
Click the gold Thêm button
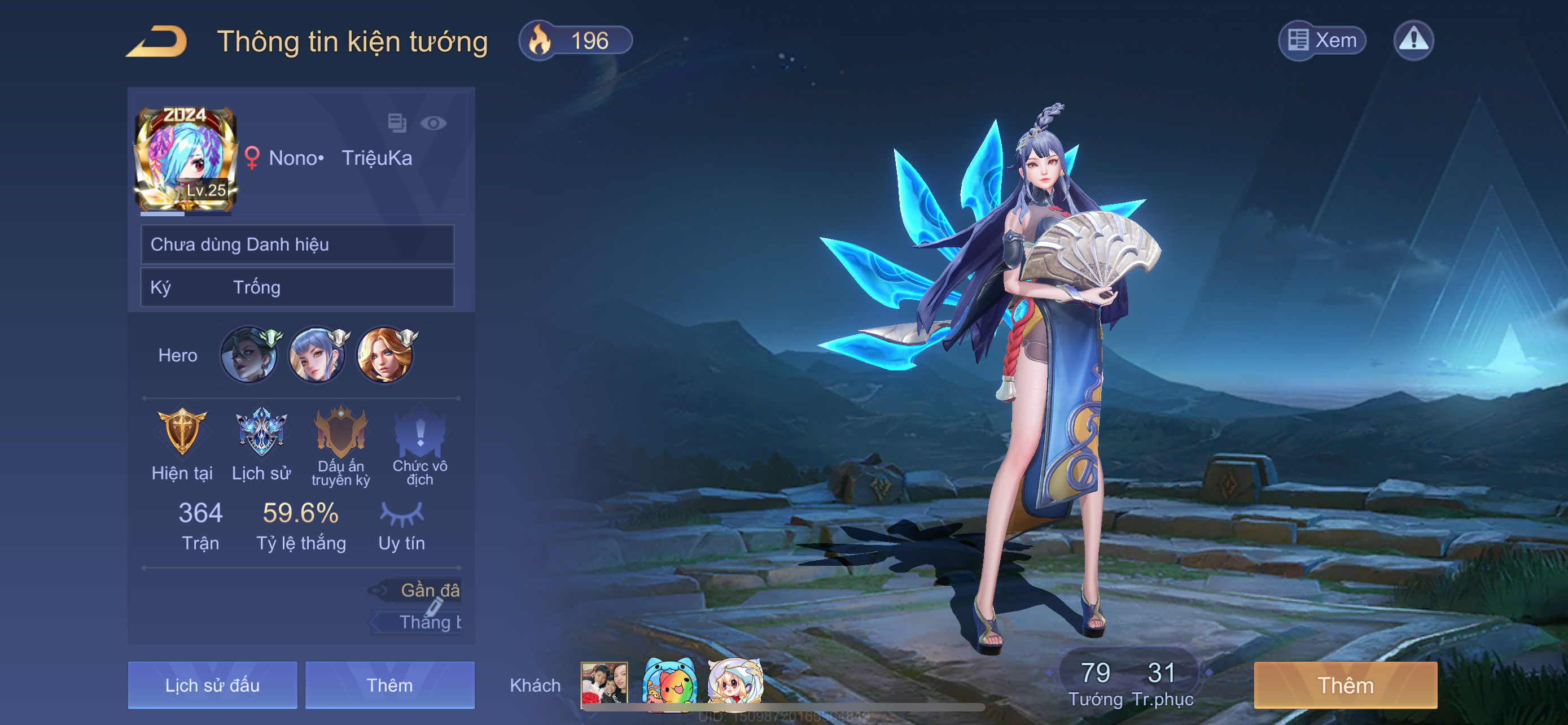click(1345, 685)
